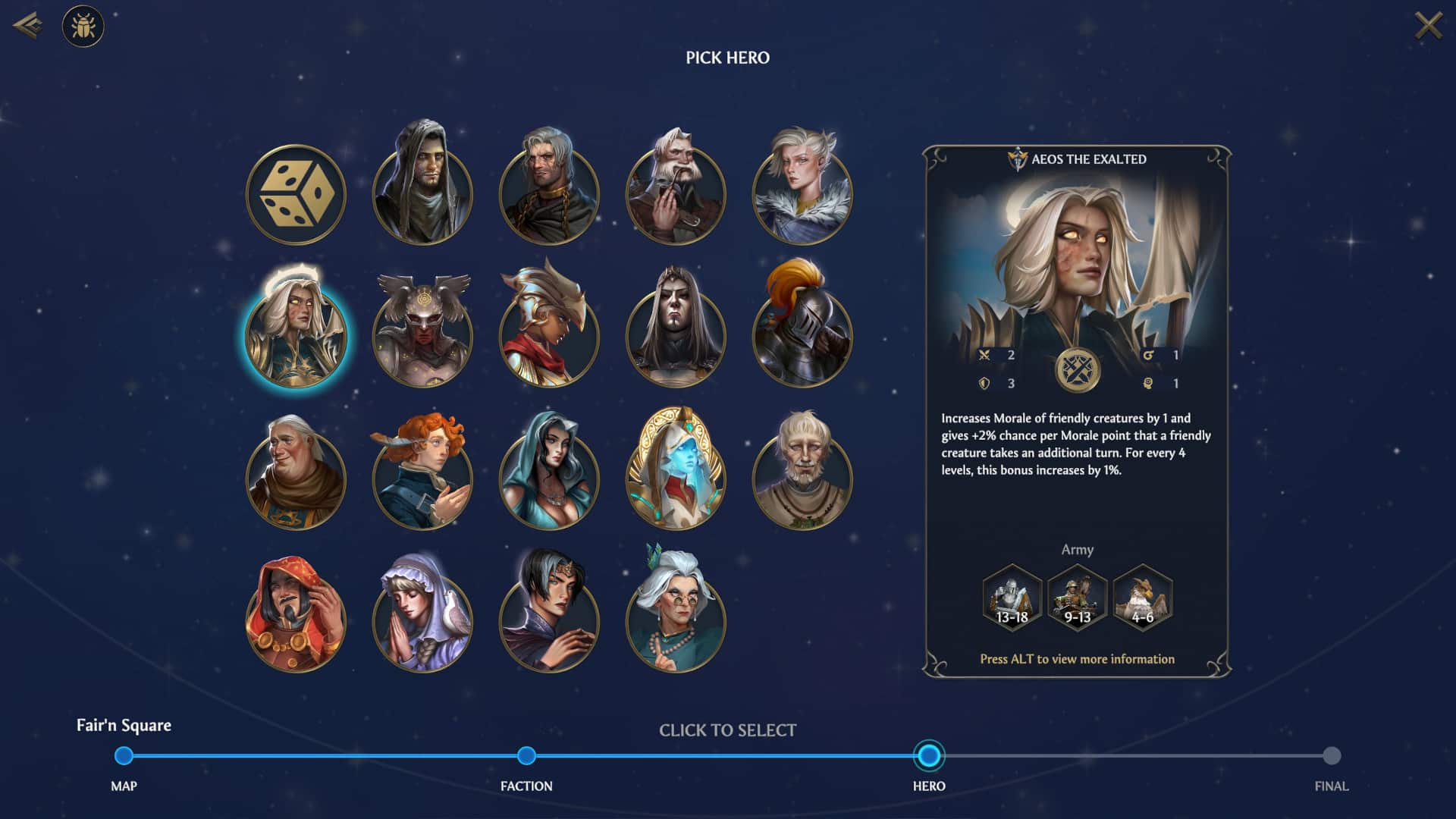Select the praying woman with dove

pos(422,614)
